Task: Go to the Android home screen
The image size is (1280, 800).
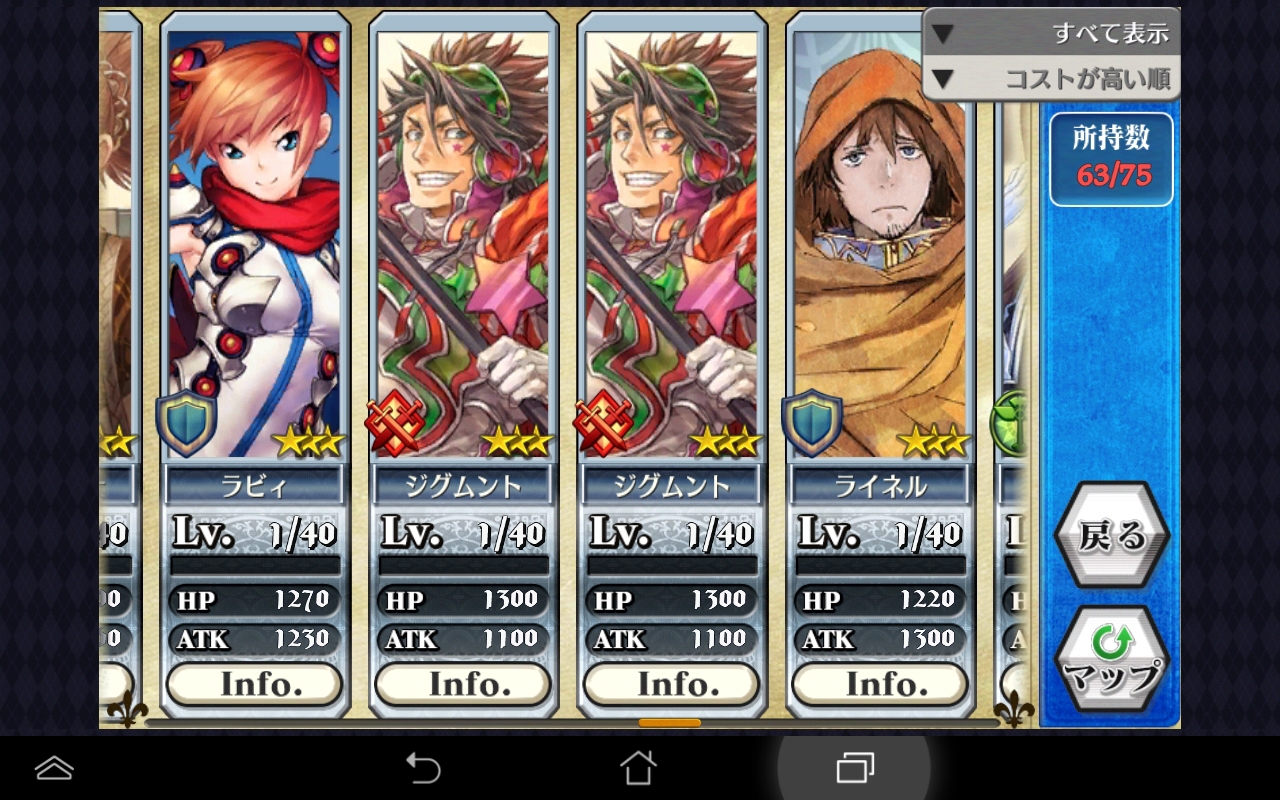Action: coord(638,768)
